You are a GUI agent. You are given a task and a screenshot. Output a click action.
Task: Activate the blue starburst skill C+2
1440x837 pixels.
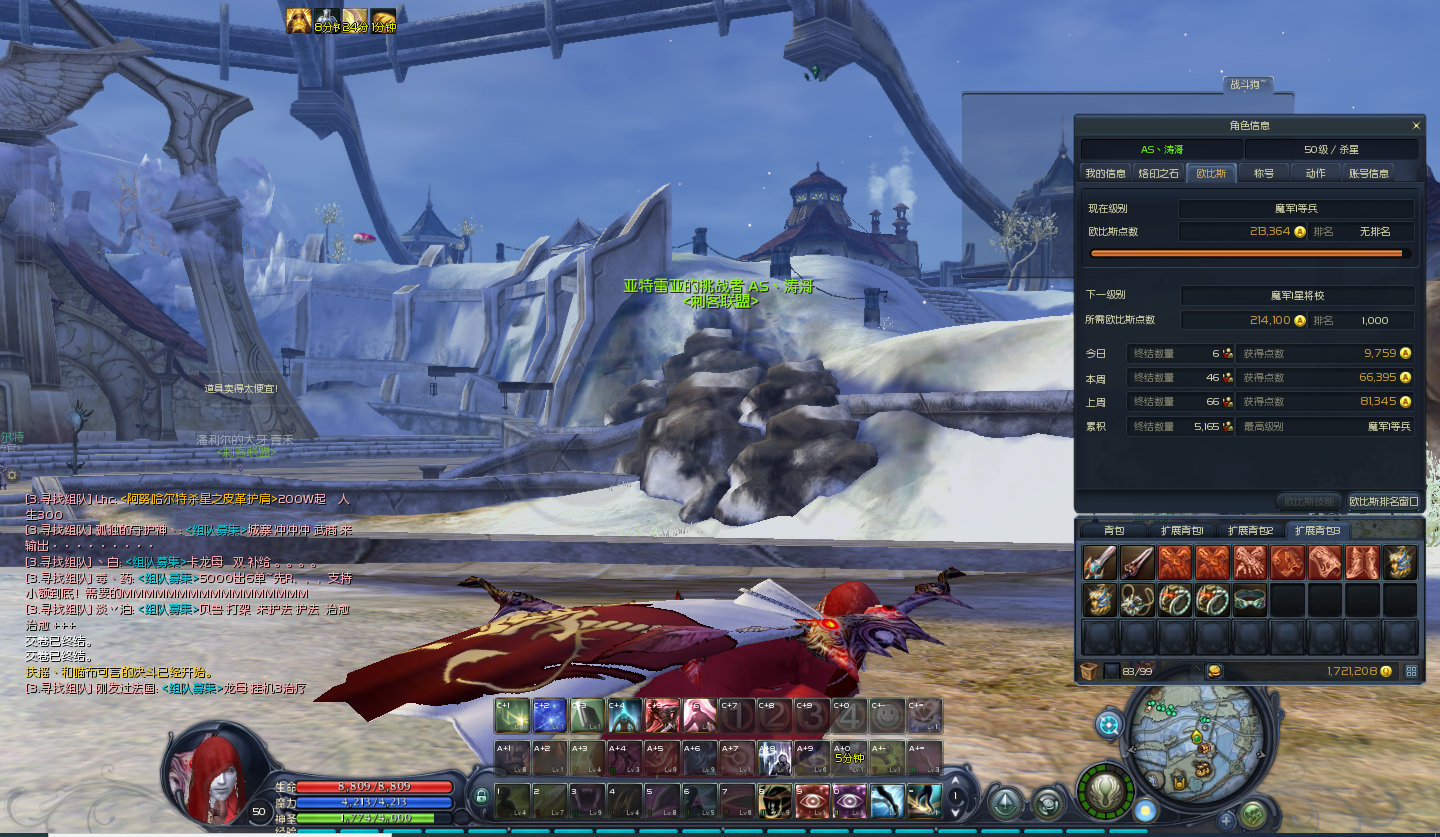click(549, 715)
